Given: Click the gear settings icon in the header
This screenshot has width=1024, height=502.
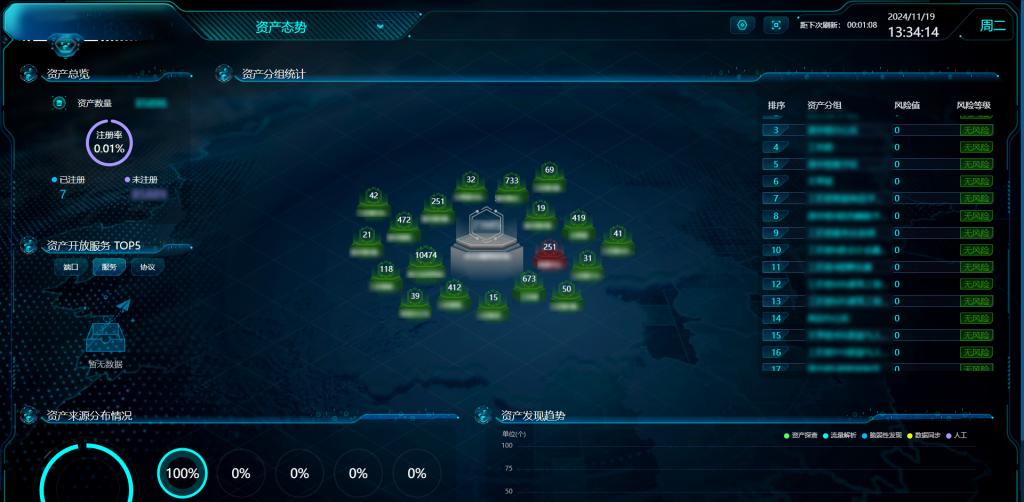Looking at the screenshot, I should (x=742, y=25).
